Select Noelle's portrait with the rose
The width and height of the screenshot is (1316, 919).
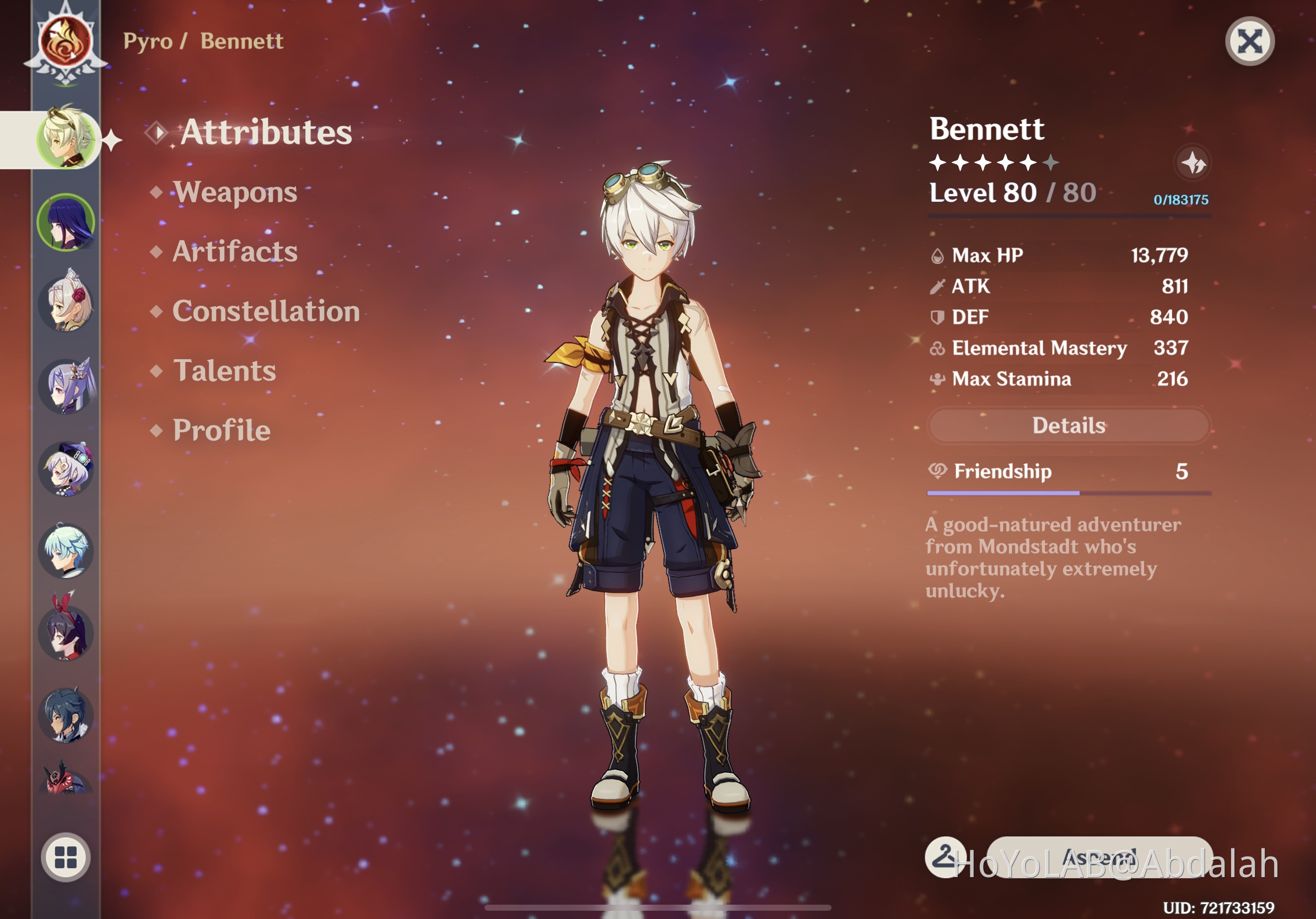coord(66,302)
